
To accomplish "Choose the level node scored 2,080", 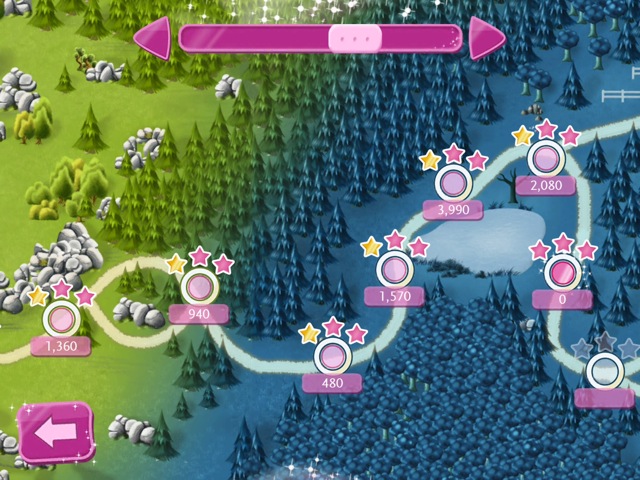I will (546, 159).
